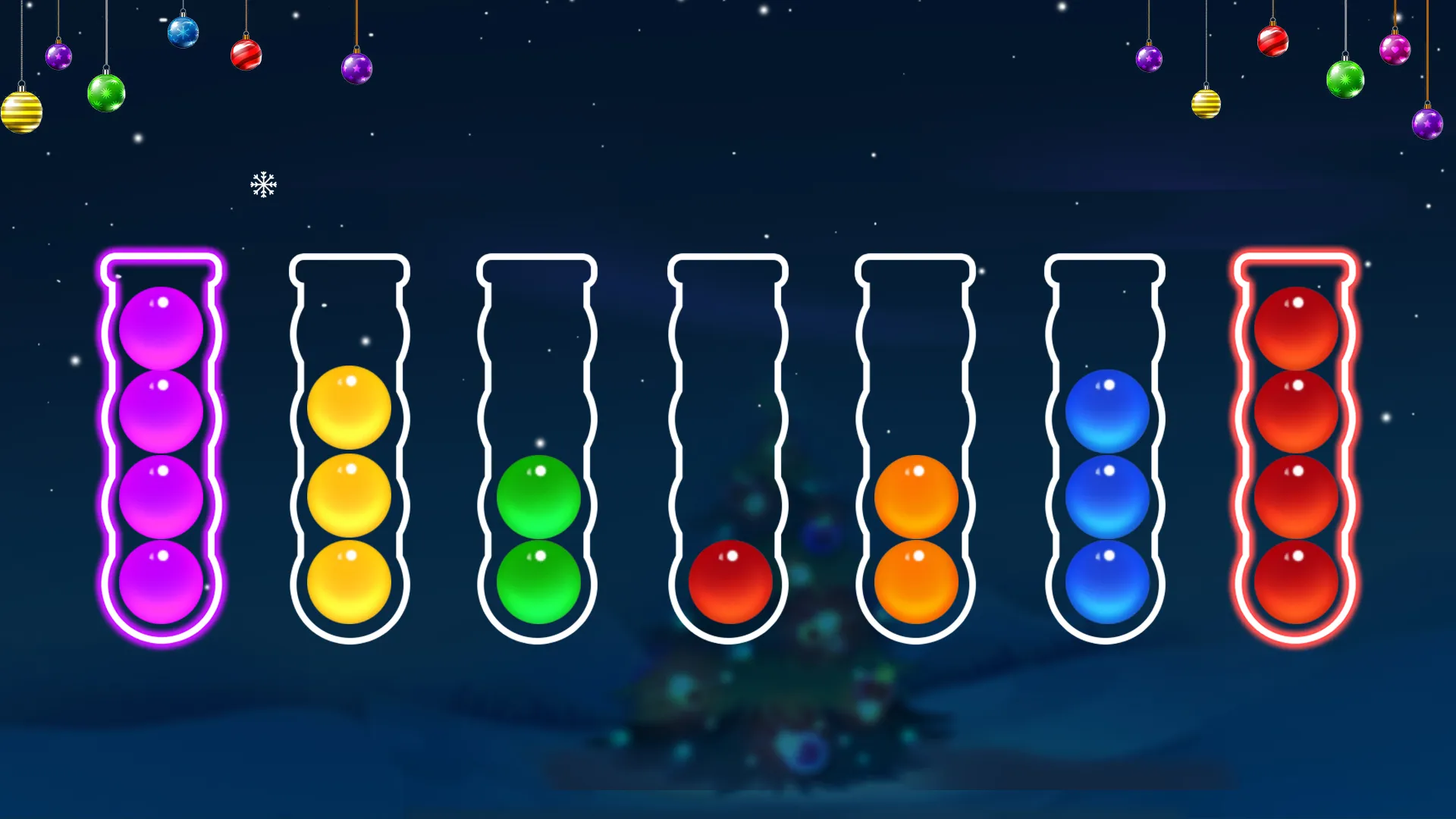
Task: Click the tube containing three blue balls
Action: [1106, 449]
